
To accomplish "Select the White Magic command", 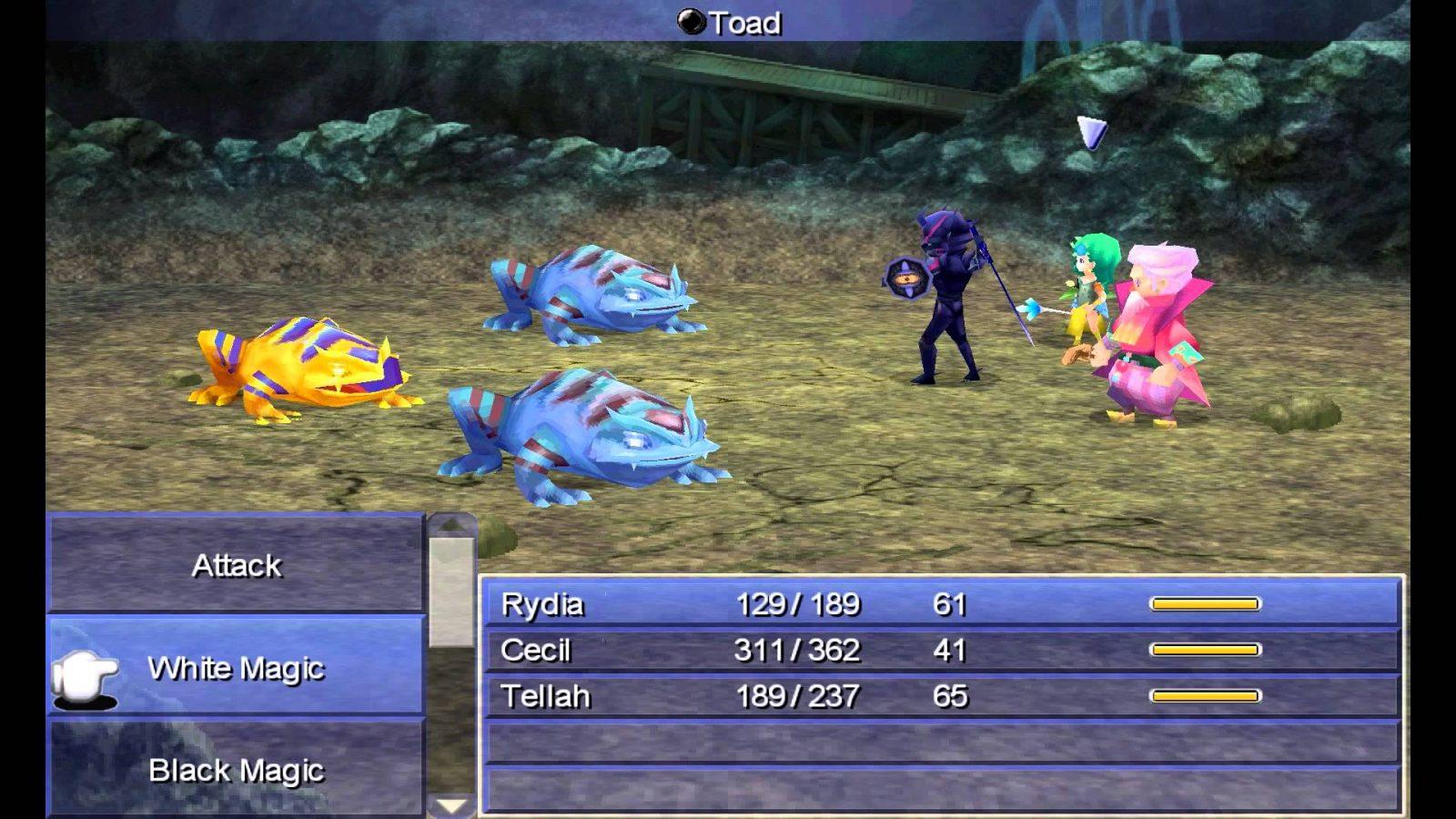I will 236,668.
